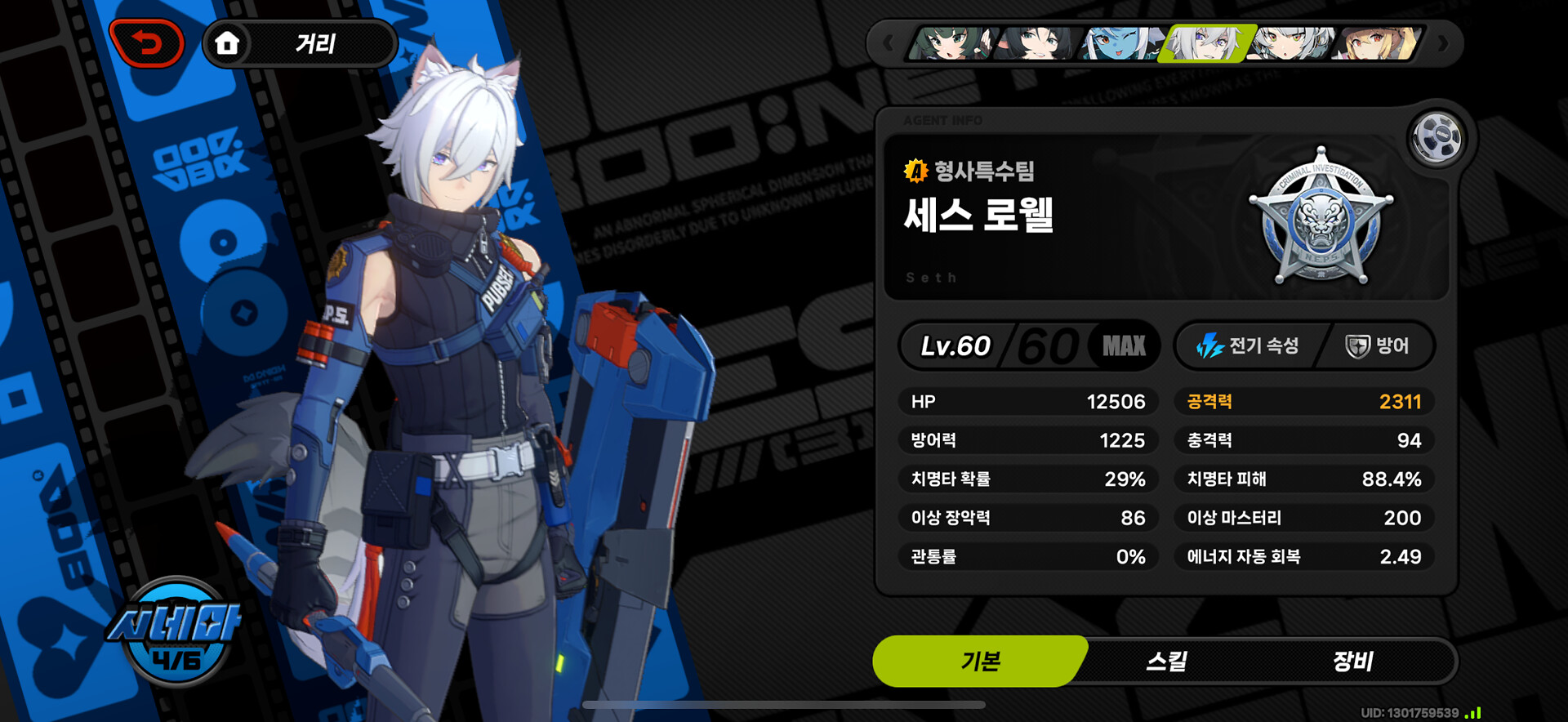Image resolution: width=1568 pixels, height=722 pixels.
Task: Select the 기본 tab
Action: (x=980, y=661)
